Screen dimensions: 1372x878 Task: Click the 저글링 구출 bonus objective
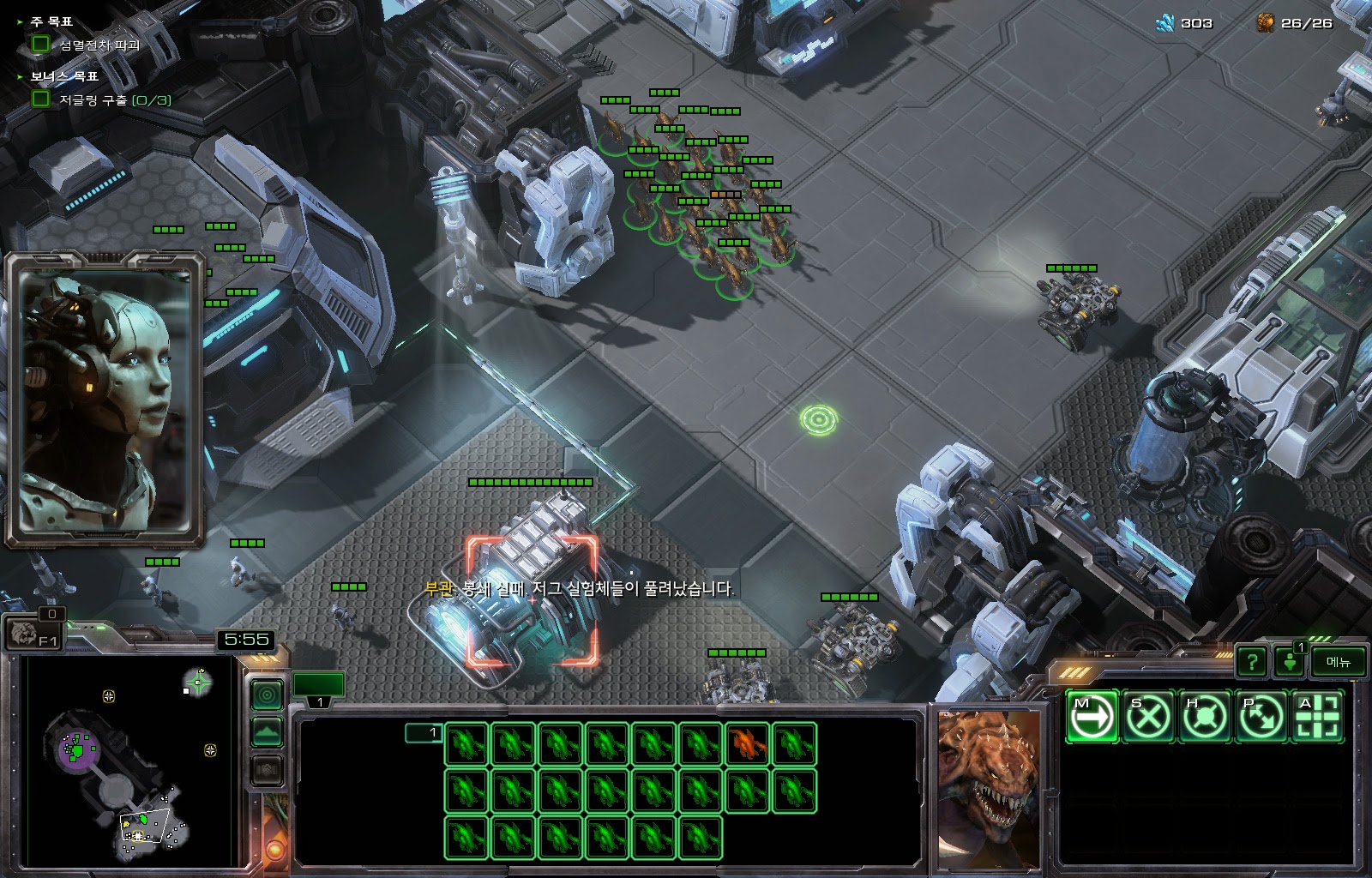[x=114, y=100]
